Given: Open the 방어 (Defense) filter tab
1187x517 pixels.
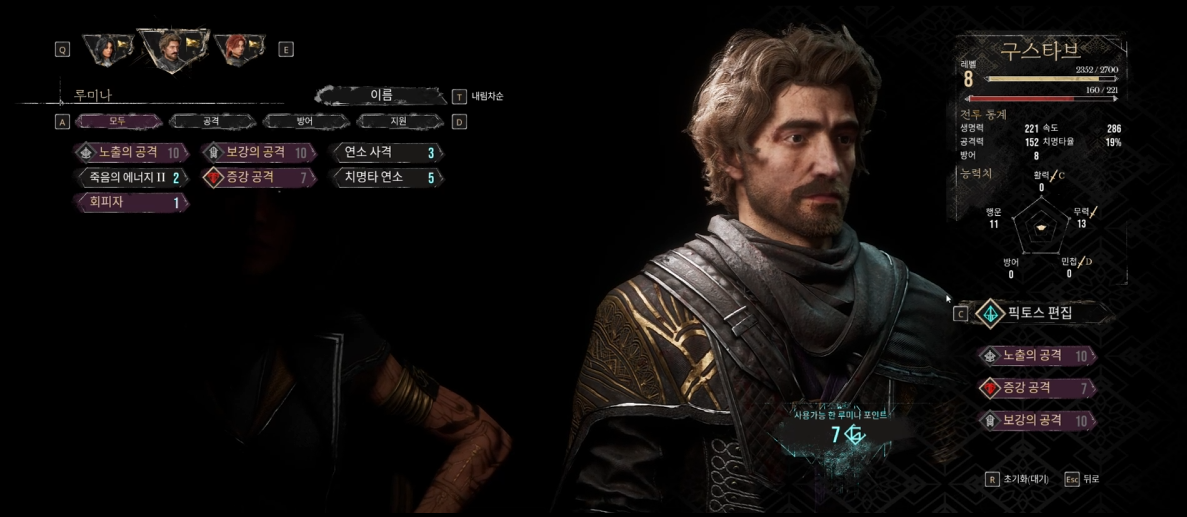Looking at the screenshot, I should click(x=304, y=121).
